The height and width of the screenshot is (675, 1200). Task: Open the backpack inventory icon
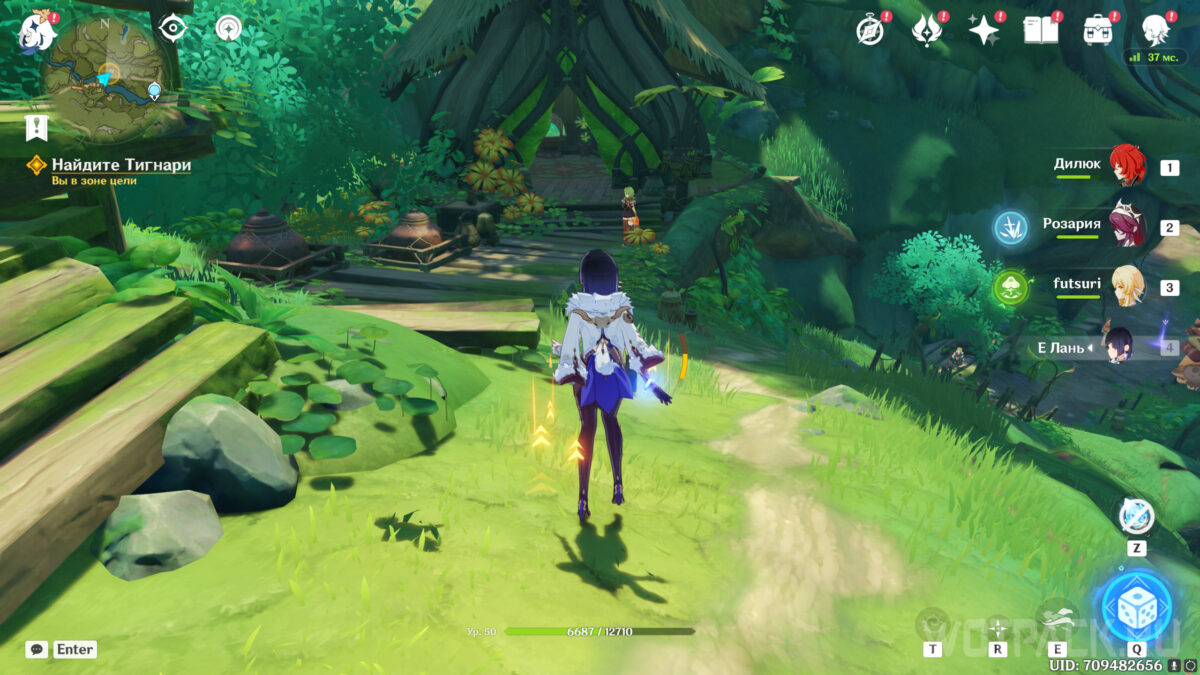1099,30
